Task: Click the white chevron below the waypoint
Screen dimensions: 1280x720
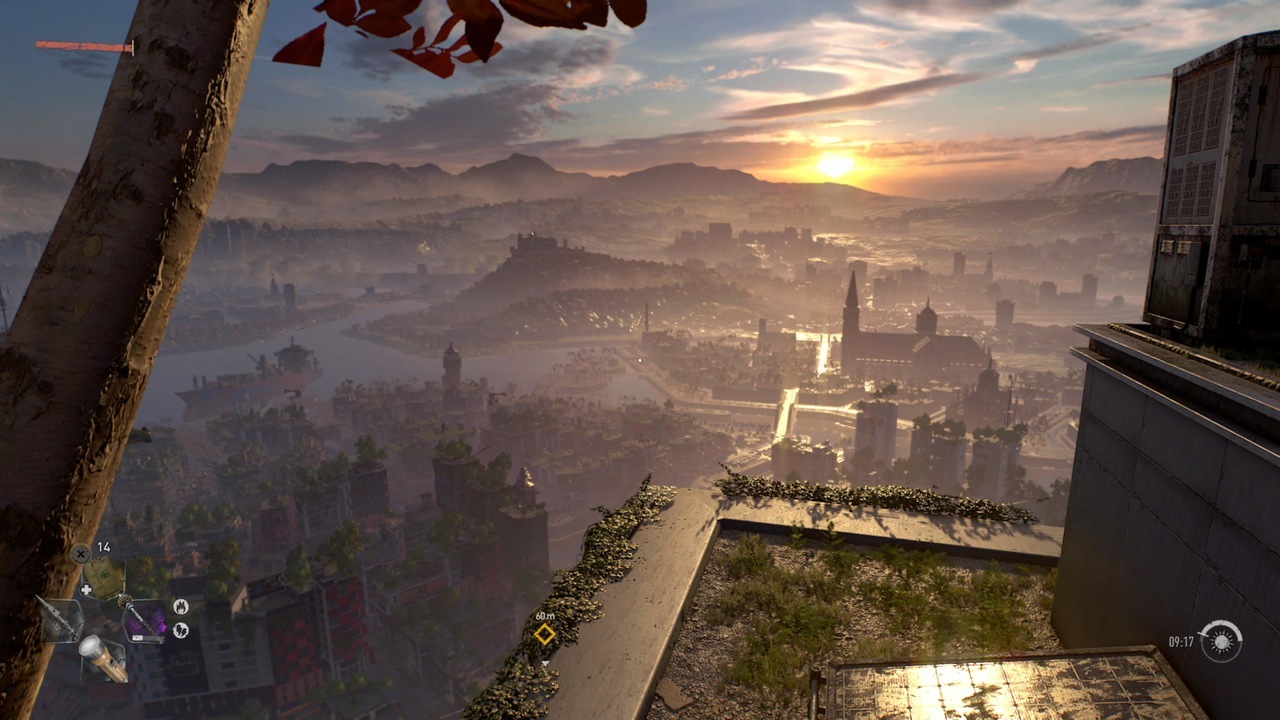Action: coord(547,661)
